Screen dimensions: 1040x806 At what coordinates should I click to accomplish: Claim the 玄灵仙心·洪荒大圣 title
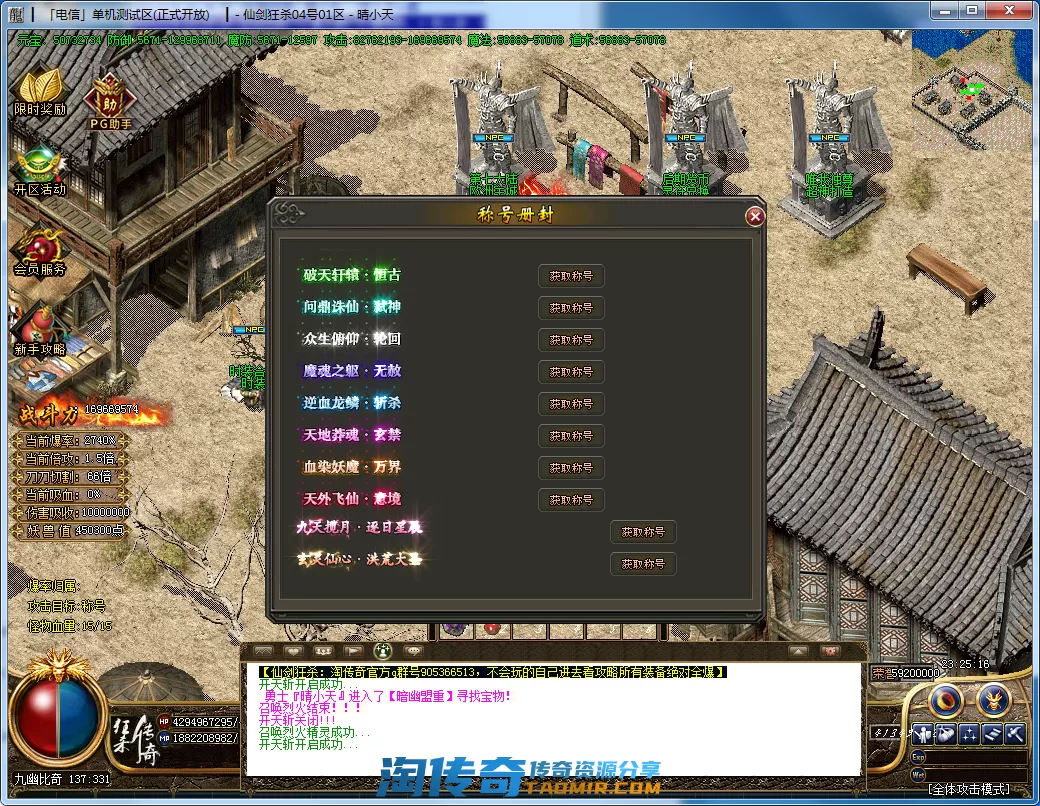(643, 564)
